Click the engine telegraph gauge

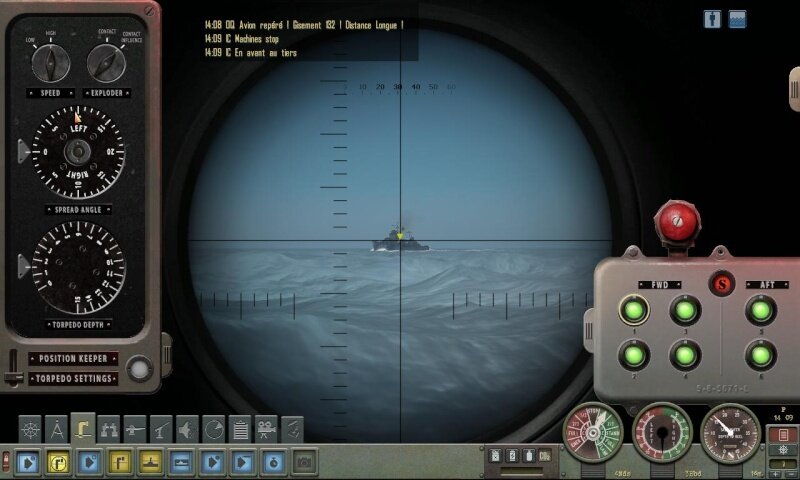[x=592, y=432]
